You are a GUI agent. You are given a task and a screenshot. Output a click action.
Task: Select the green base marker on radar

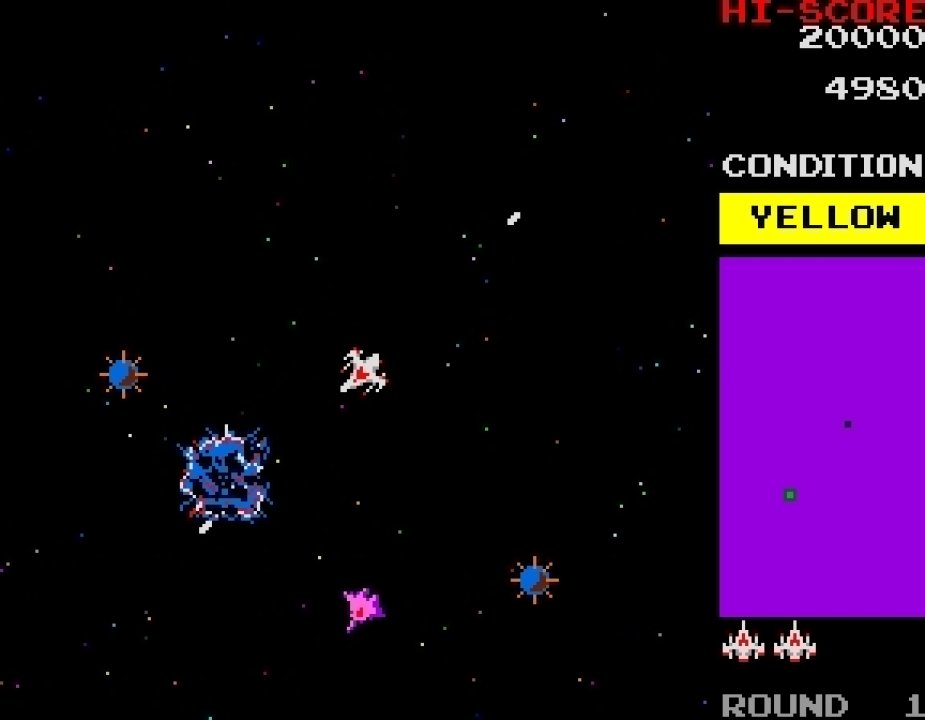[790, 494]
